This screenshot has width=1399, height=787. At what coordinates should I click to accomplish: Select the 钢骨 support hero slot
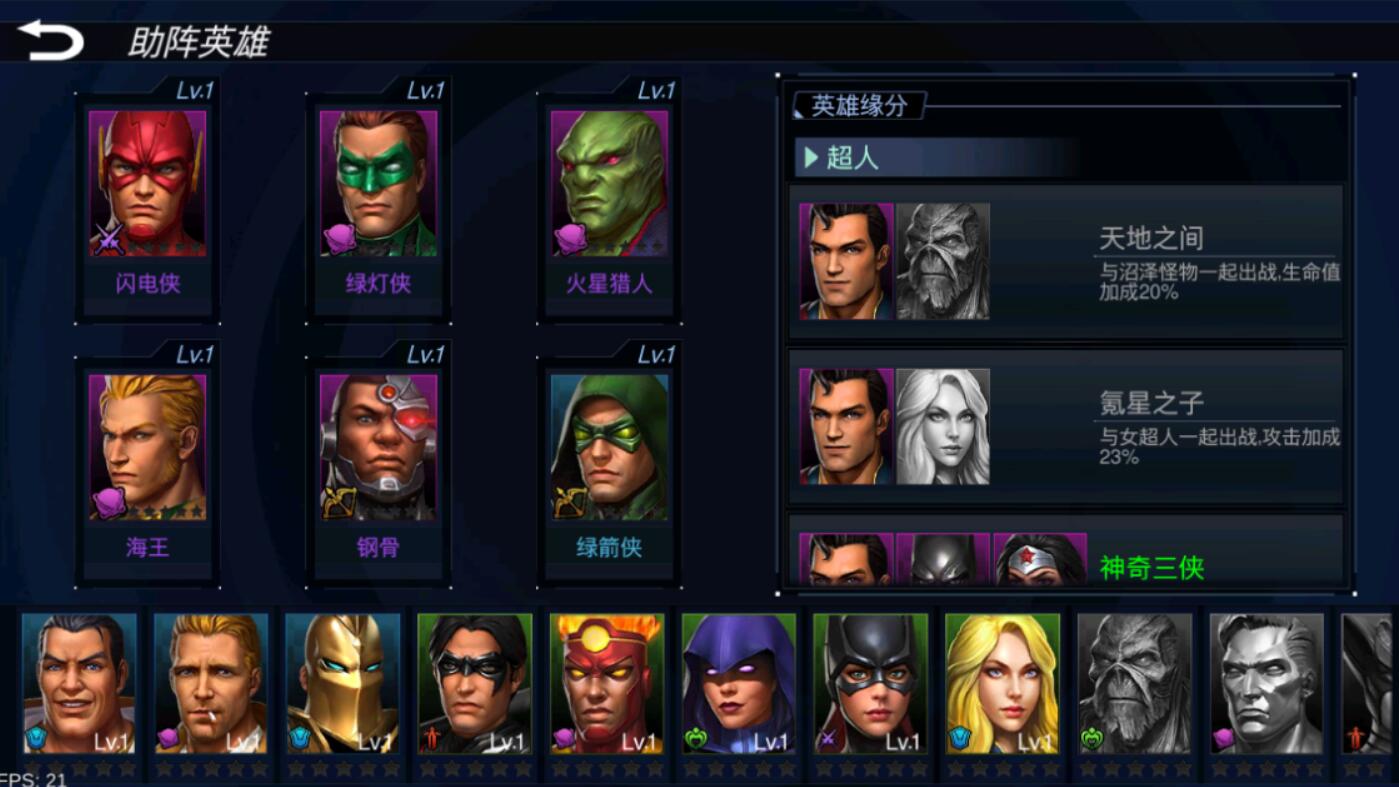[x=378, y=464]
